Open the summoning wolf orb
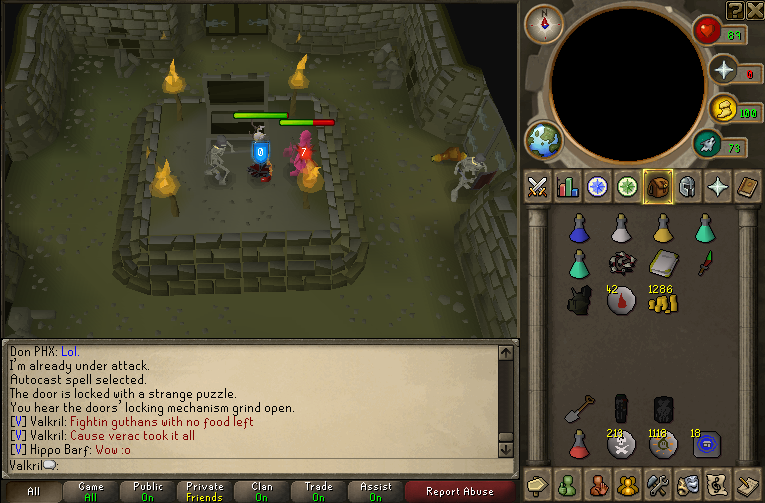 click(707, 146)
